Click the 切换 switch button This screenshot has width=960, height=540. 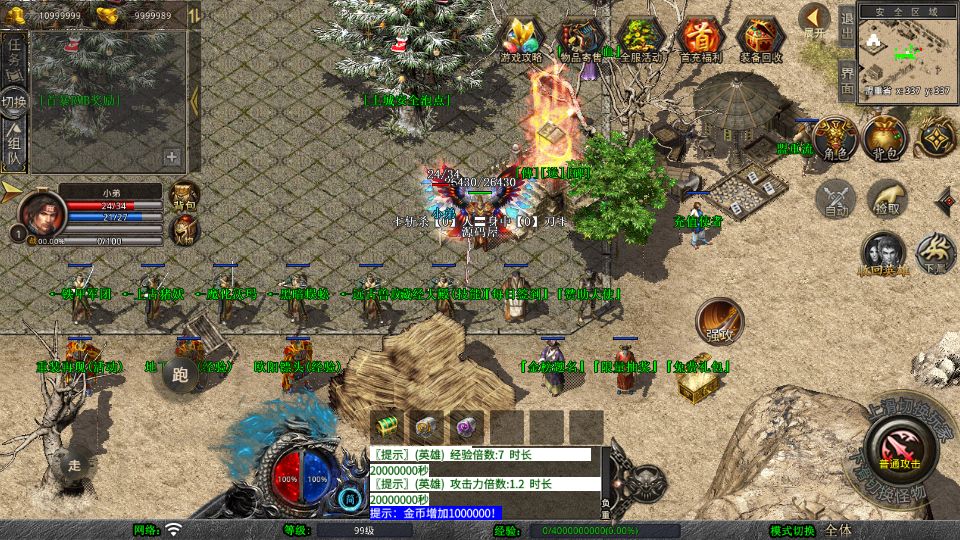tap(14, 103)
